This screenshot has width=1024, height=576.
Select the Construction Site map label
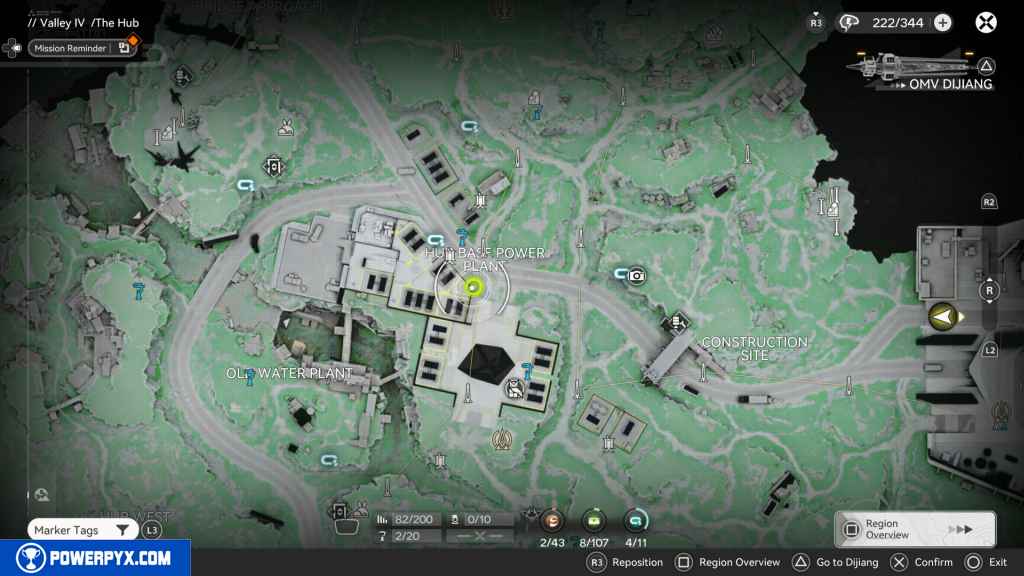754,348
